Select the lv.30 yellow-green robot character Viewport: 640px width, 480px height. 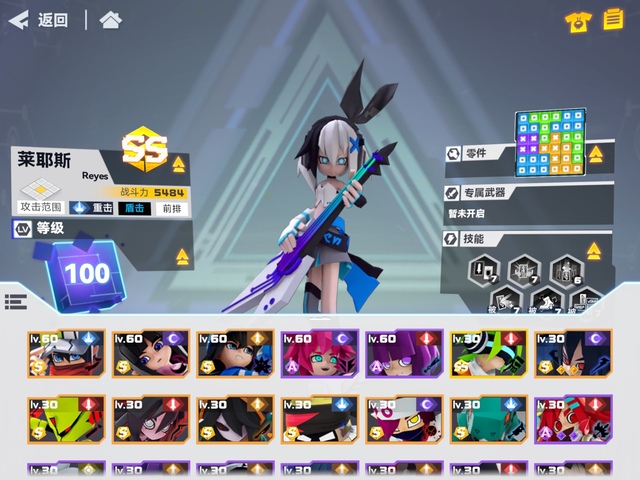(x=66, y=420)
